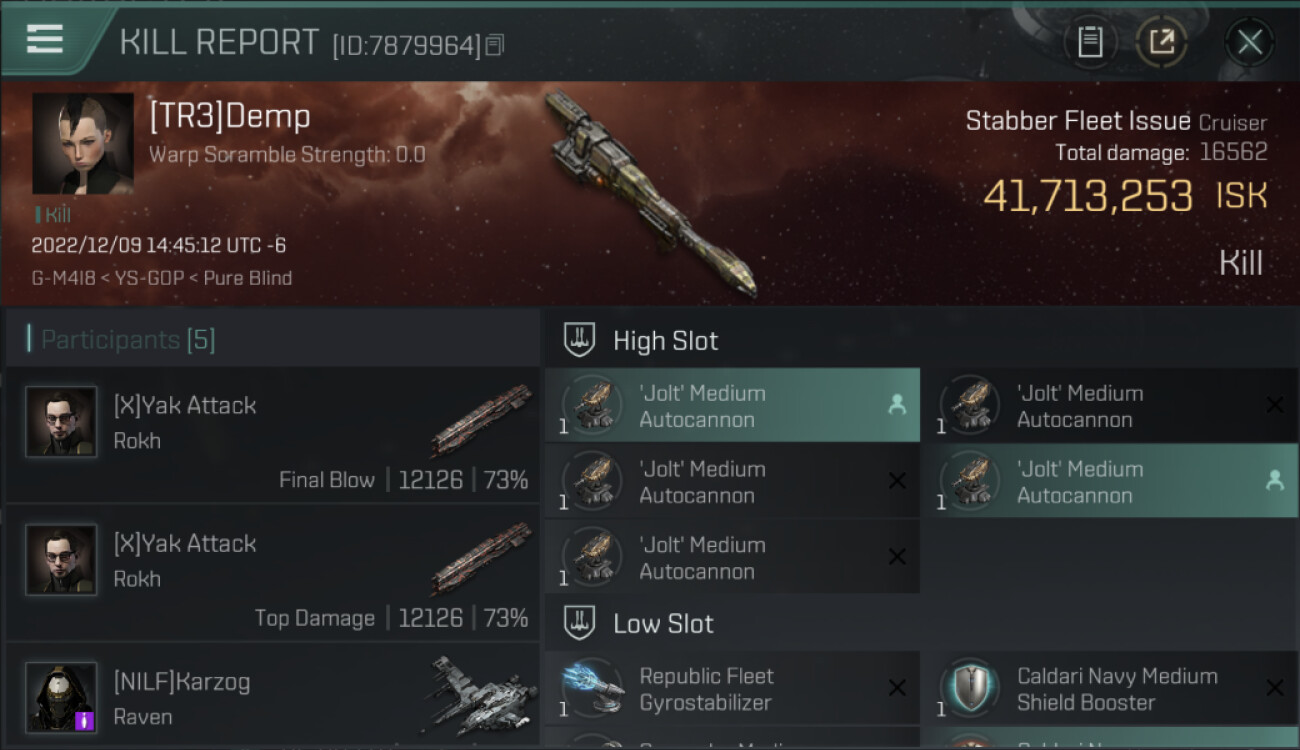This screenshot has height=750, width=1300.
Task: Select Yak Attack's Final Blow participant row
Action: pyautogui.click(x=272, y=435)
